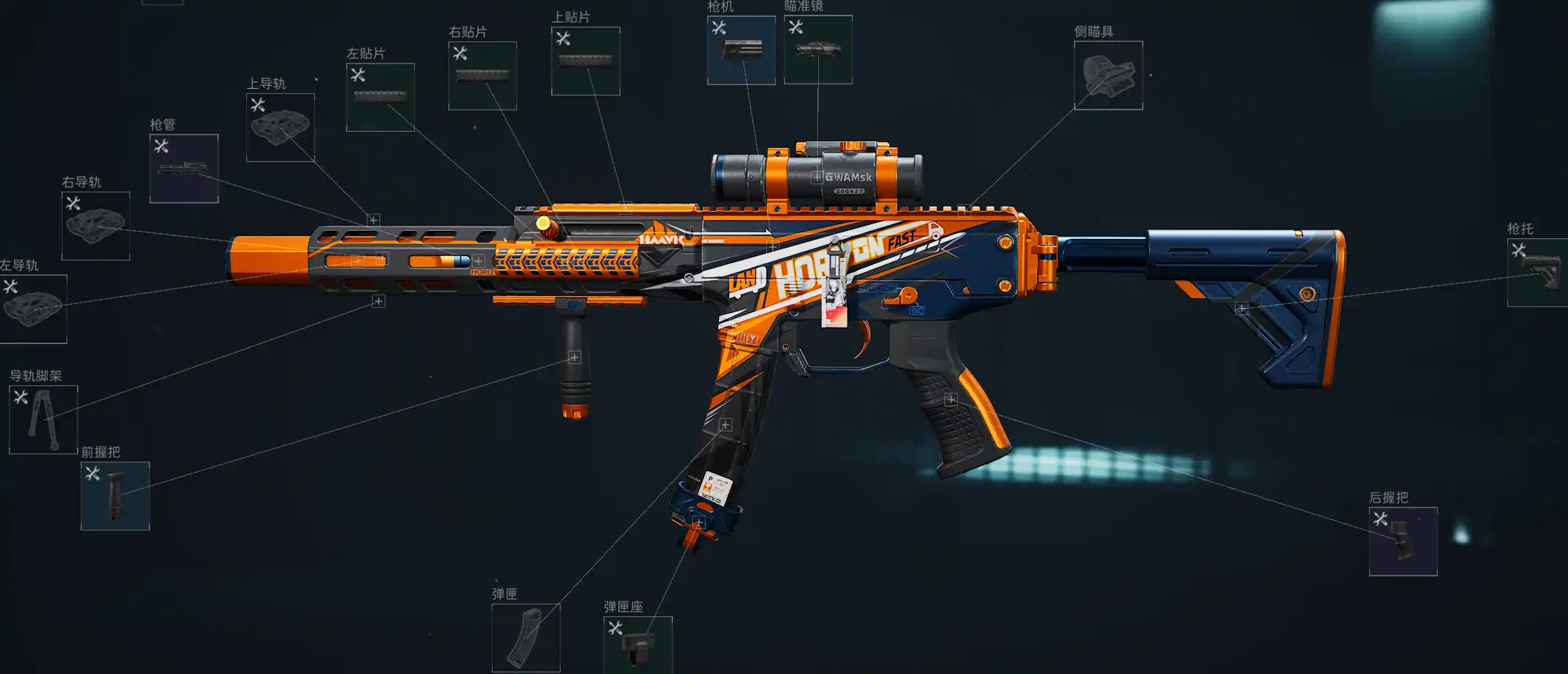Select the 左导轨 left rail slot
Screen dimensions: 1568x674
(x=33, y=309)
